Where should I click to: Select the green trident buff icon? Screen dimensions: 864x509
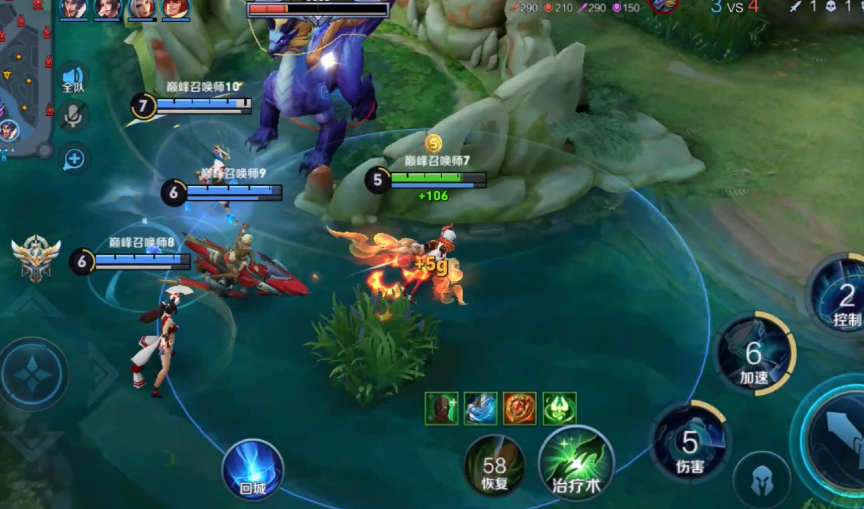[x=559, y=408]
